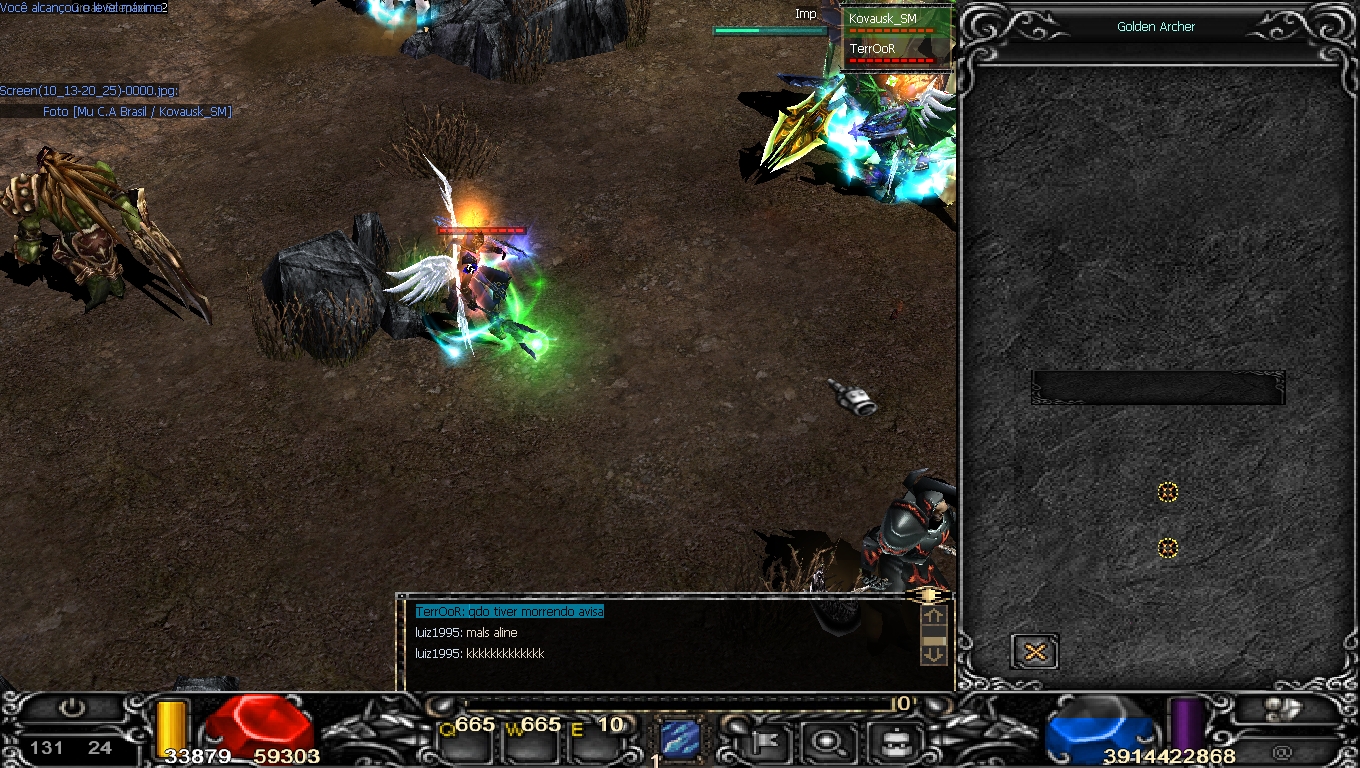The width and height of the screenshot is (1360, 768).
Task: Close the Golden Archer window
Action: (1035, 652)
